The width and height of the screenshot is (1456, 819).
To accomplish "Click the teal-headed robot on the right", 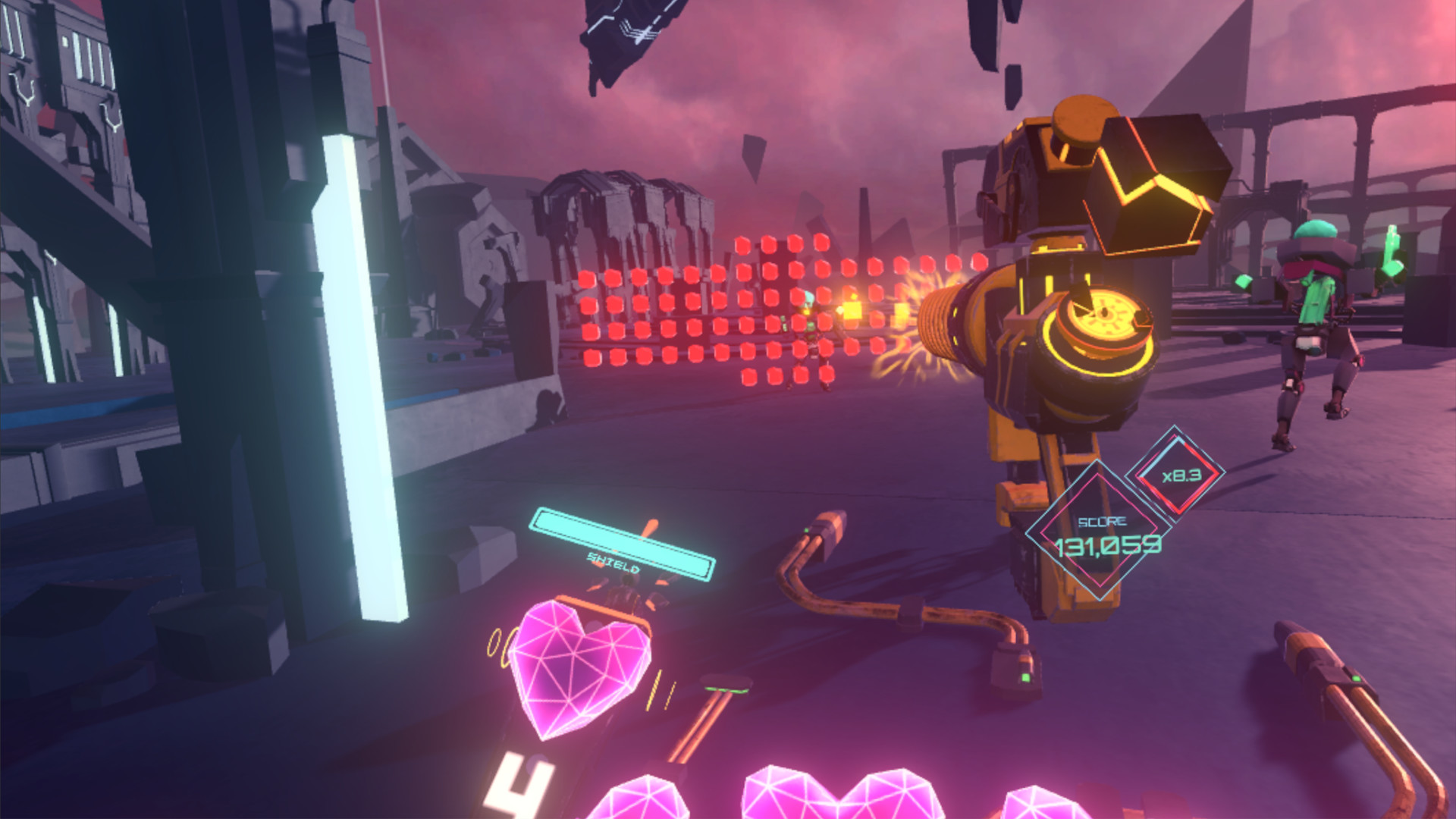I will tap(1319, 303).
